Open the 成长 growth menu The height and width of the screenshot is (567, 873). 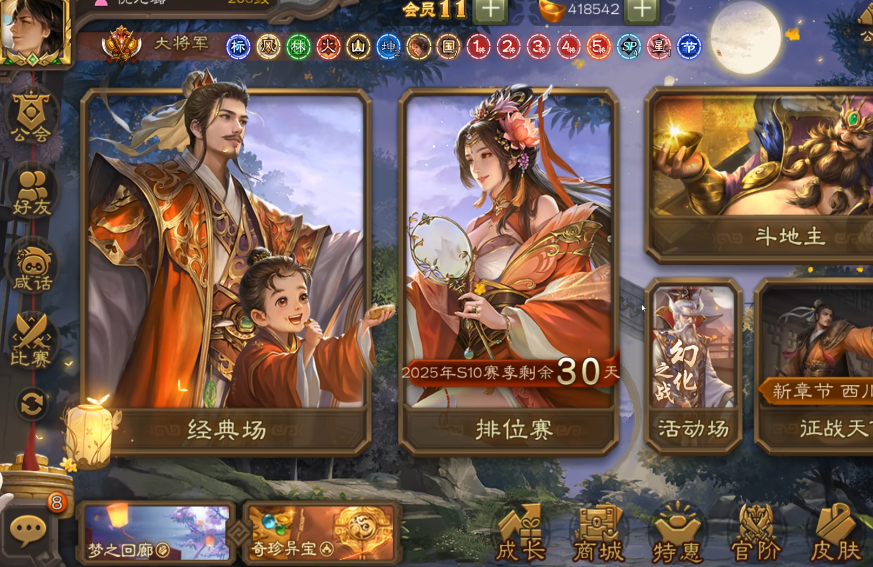(x=520, y=533)
